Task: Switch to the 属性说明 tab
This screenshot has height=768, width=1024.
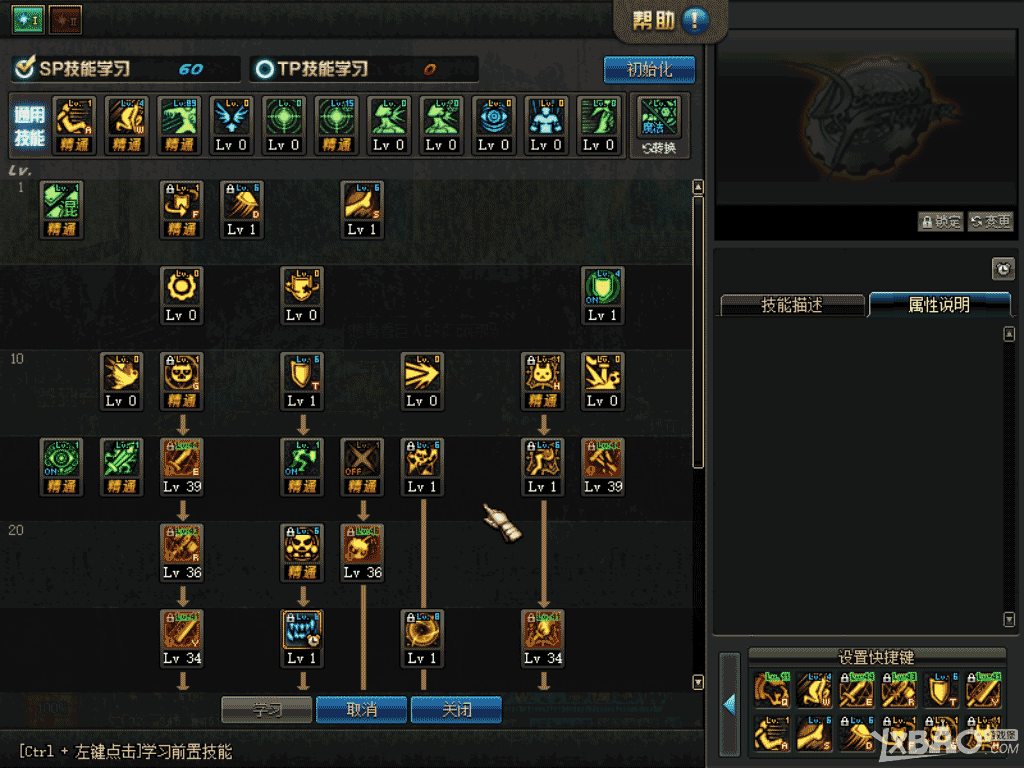Action: pos(939,305)
